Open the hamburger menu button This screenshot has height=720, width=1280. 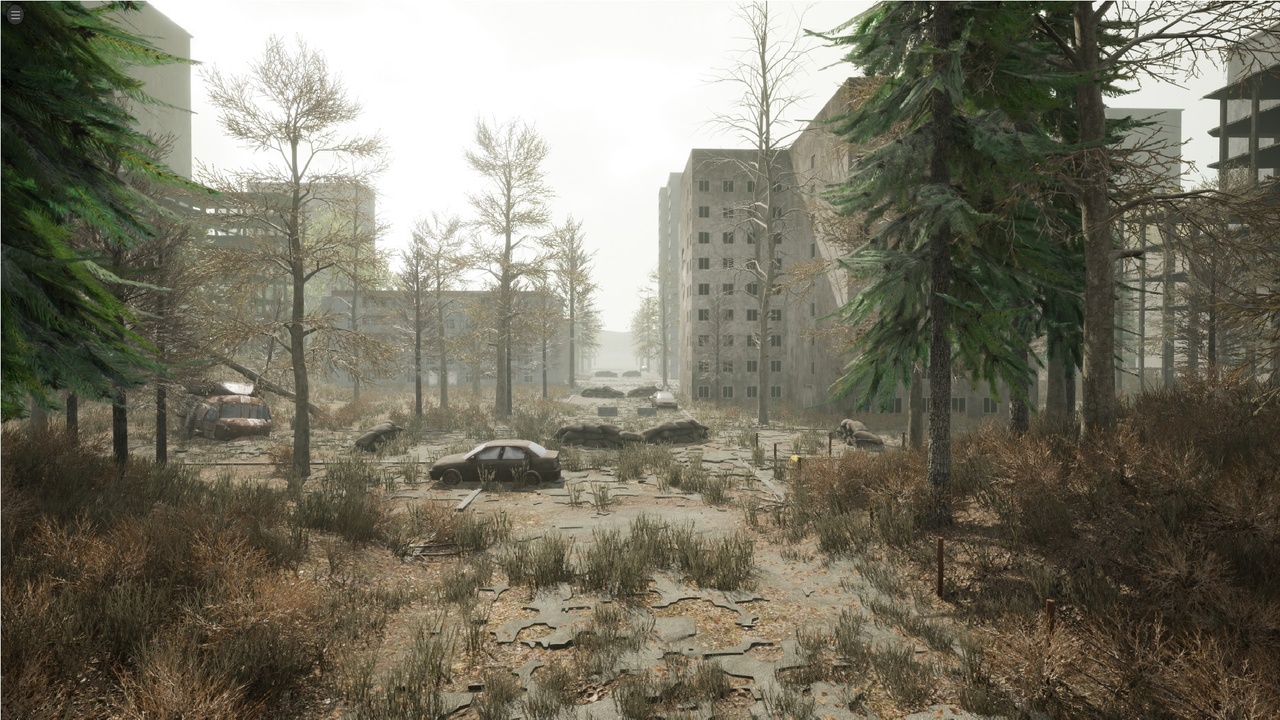click(x=15, y=15)
